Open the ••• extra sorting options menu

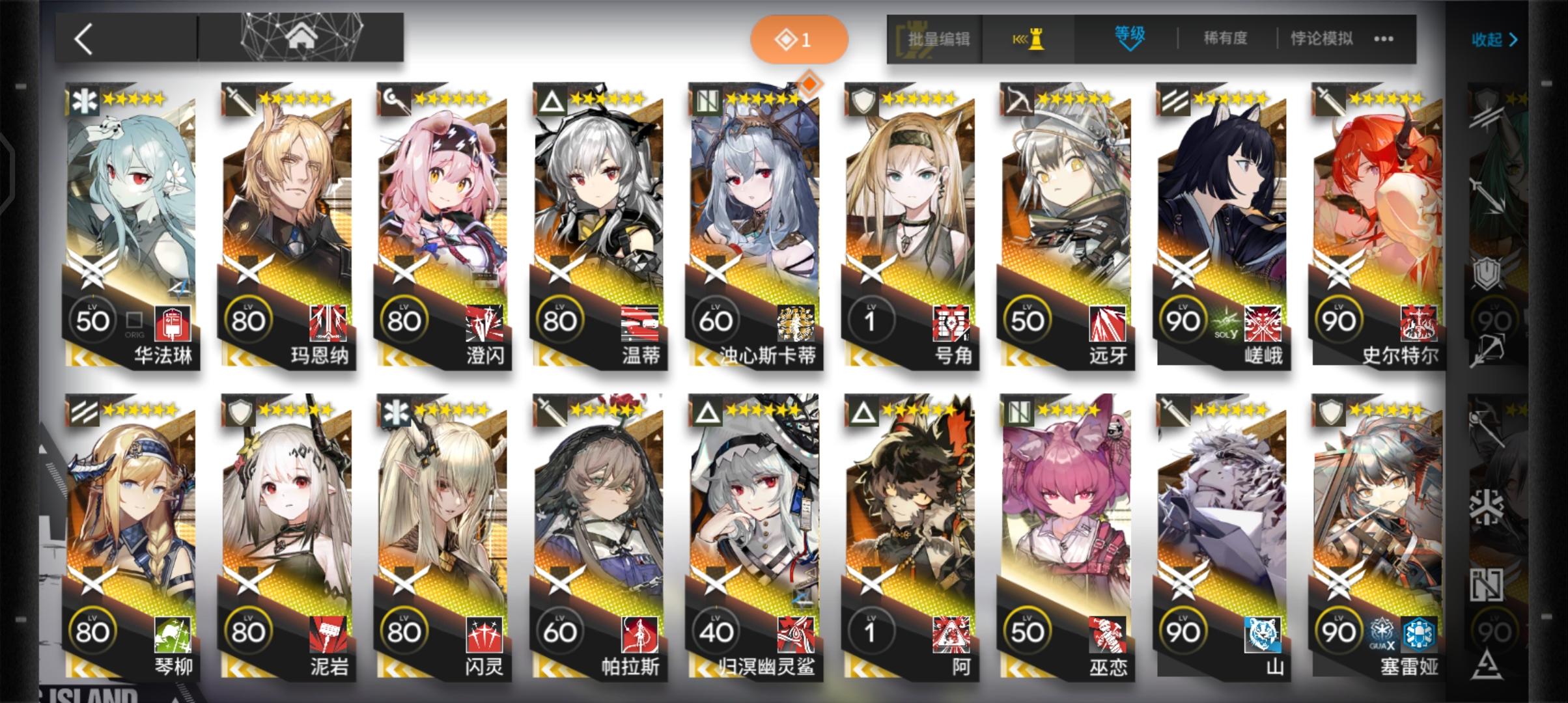(x=1384, y=38)
